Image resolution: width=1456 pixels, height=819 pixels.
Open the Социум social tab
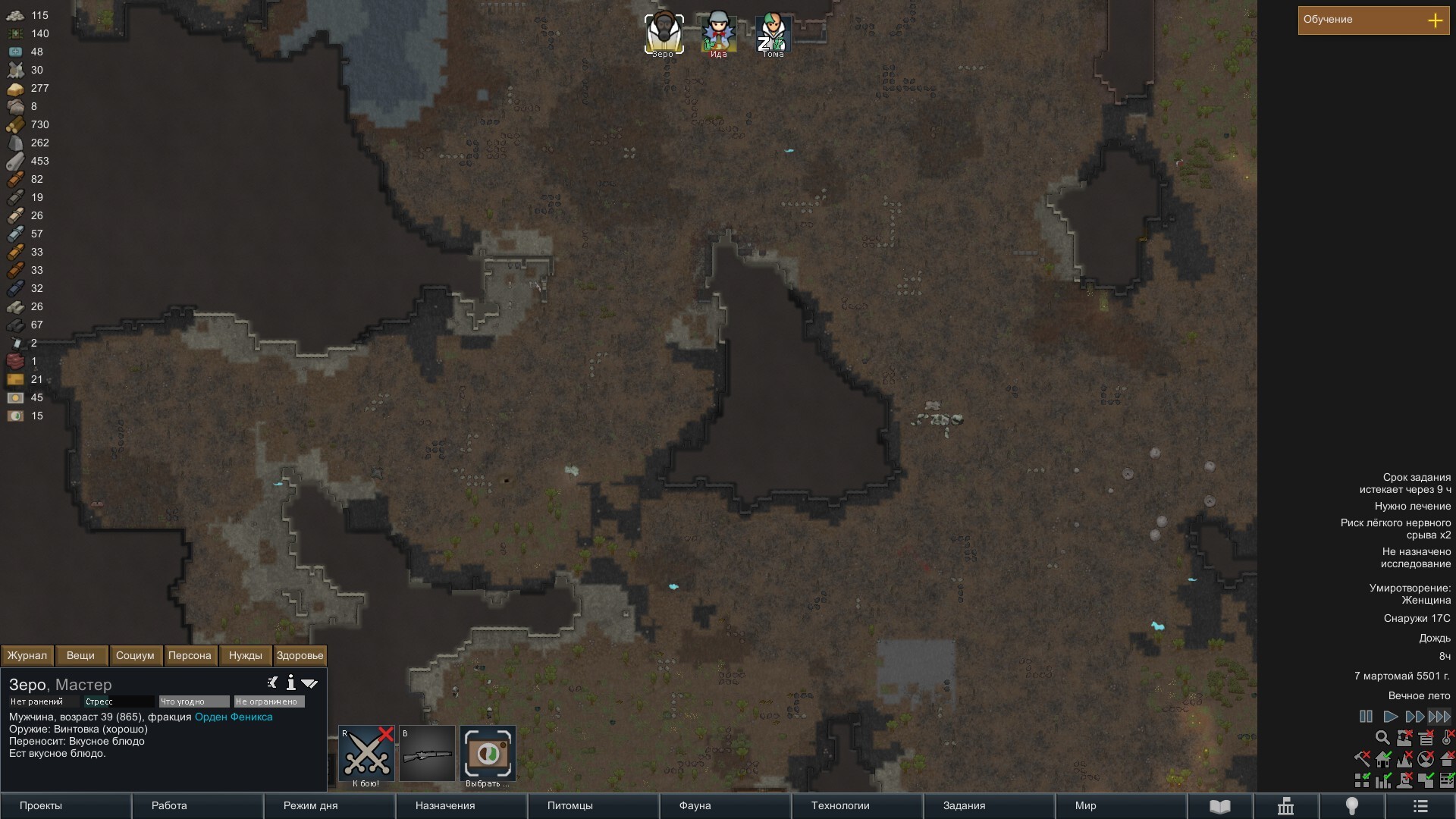(135, 655)
